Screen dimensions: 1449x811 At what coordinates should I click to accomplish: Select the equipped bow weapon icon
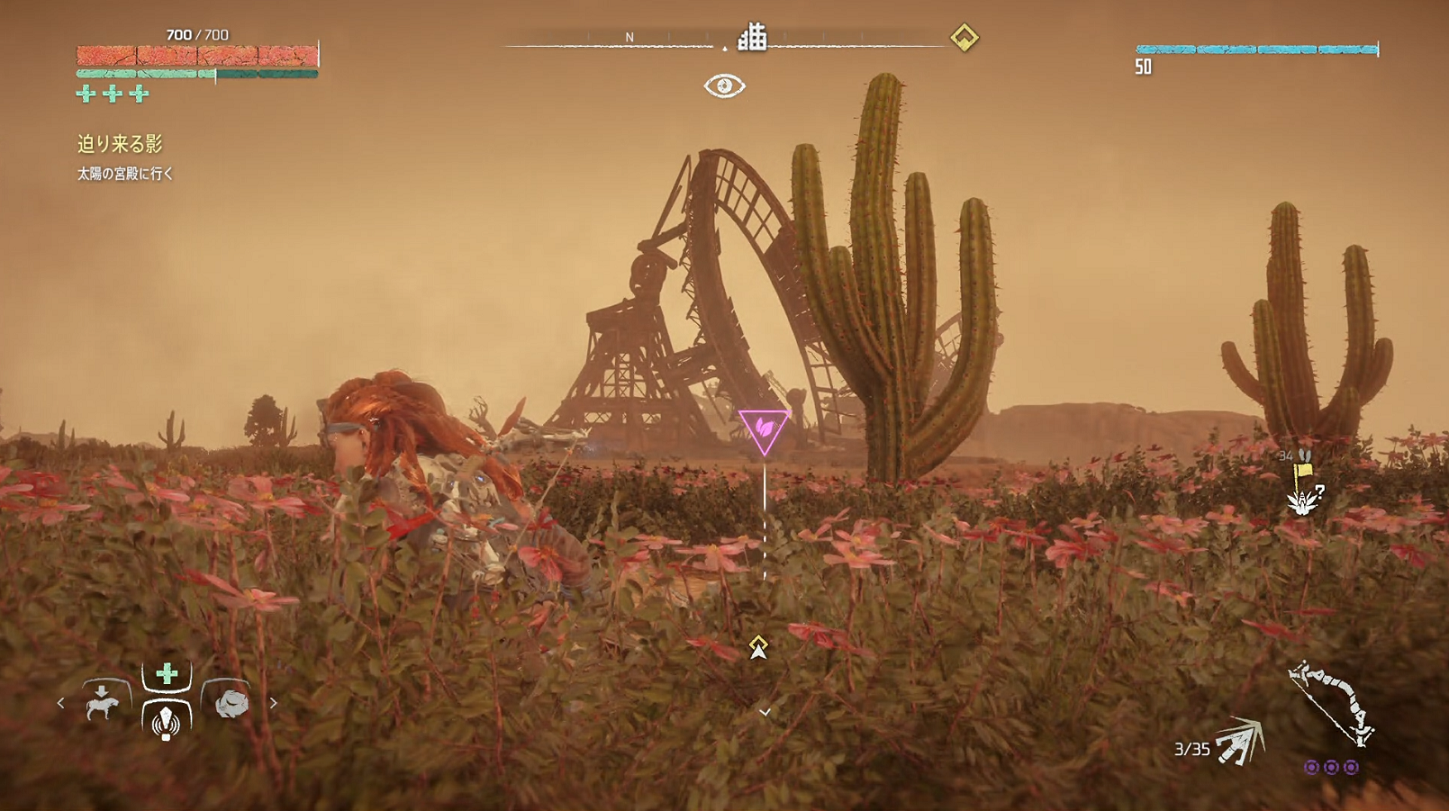[x=1331, y=703]
